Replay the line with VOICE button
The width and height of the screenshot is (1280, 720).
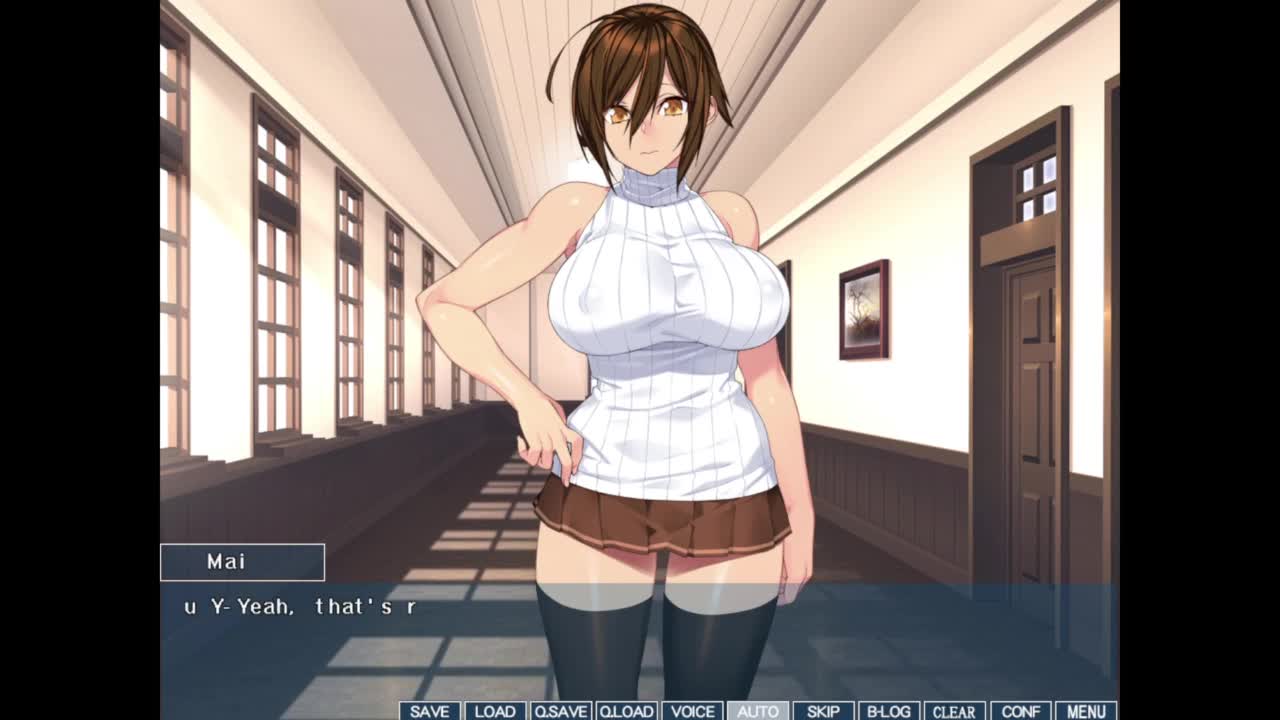click(x=692, y=711)
